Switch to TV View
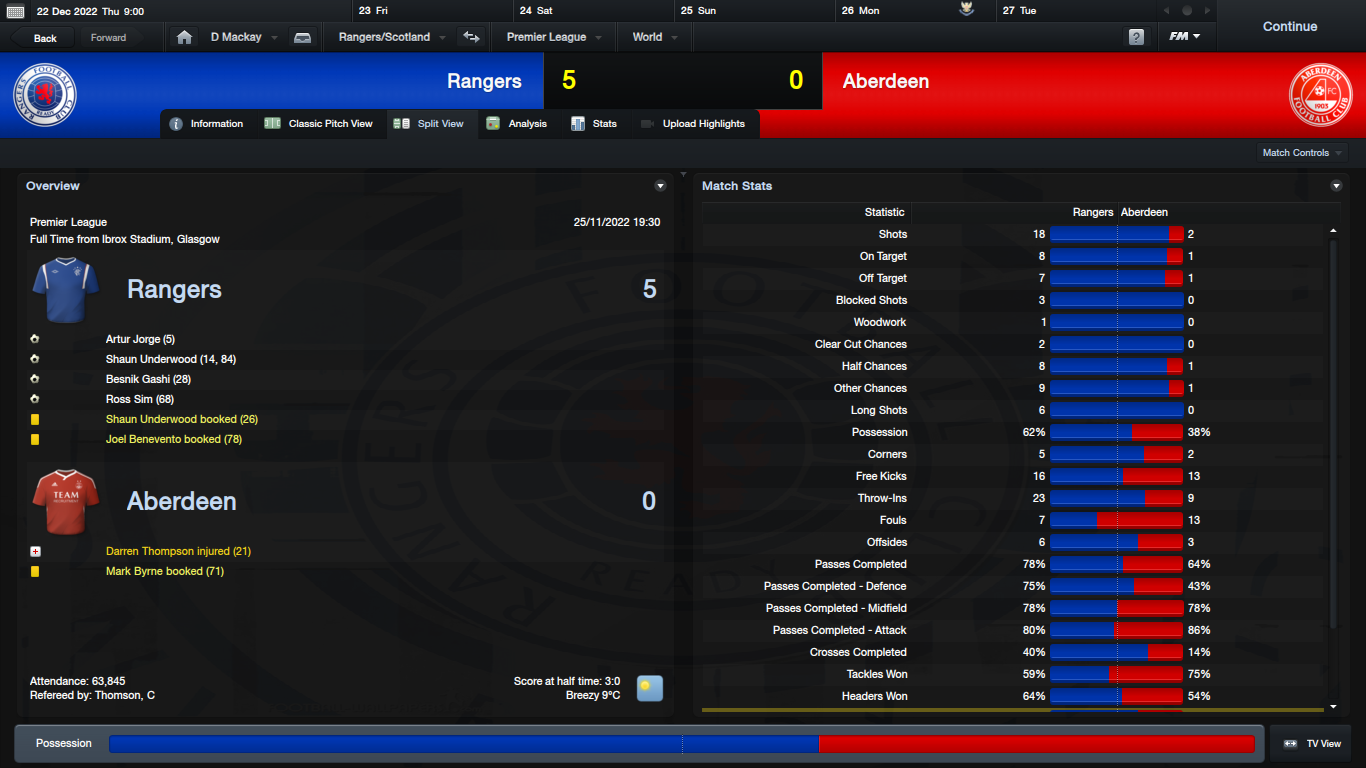The width and height of the screenshot is (1366, 768). tap(1312, 744)
